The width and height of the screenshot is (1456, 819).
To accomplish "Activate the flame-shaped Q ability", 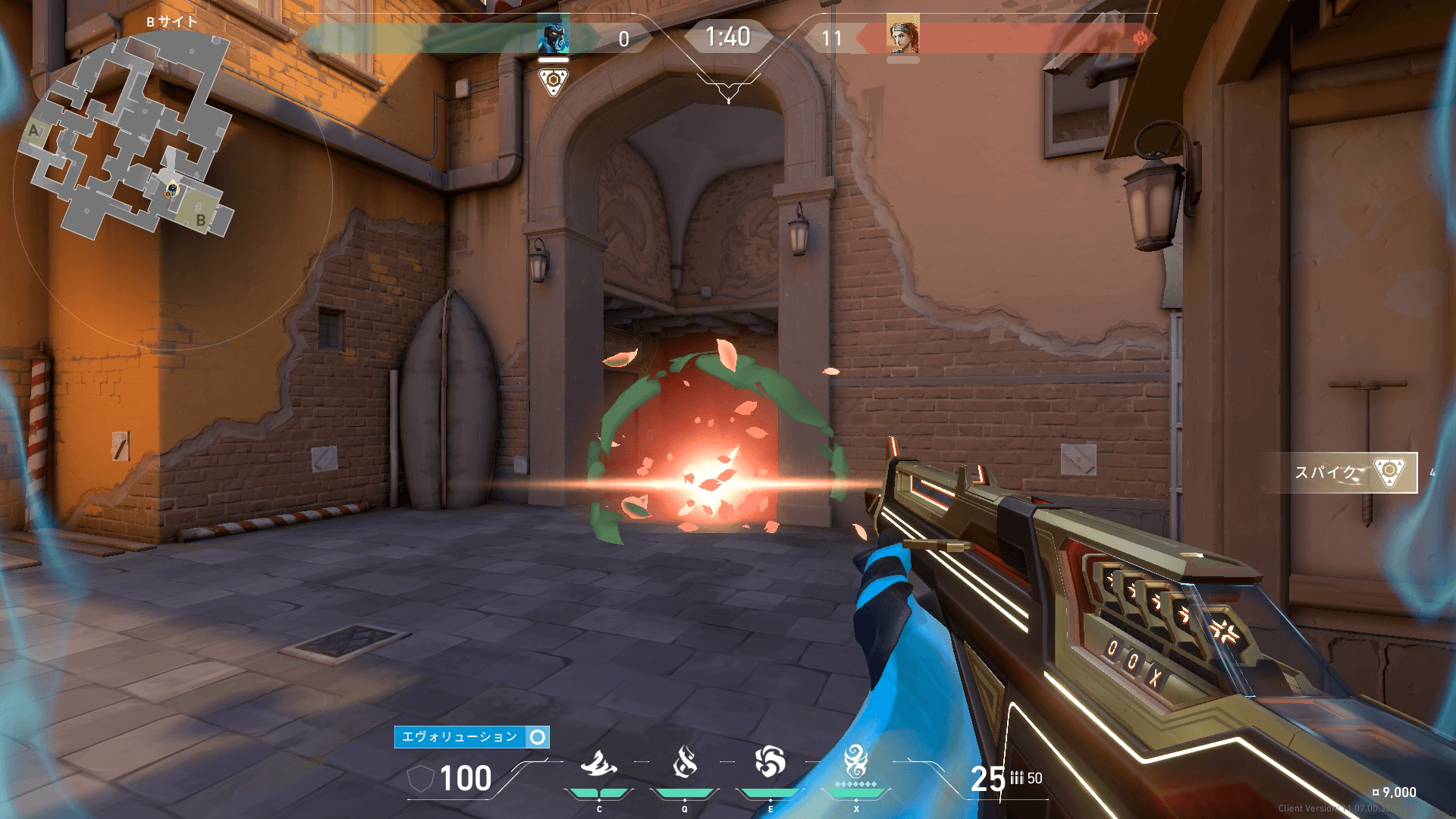I will tap(685, 762).
